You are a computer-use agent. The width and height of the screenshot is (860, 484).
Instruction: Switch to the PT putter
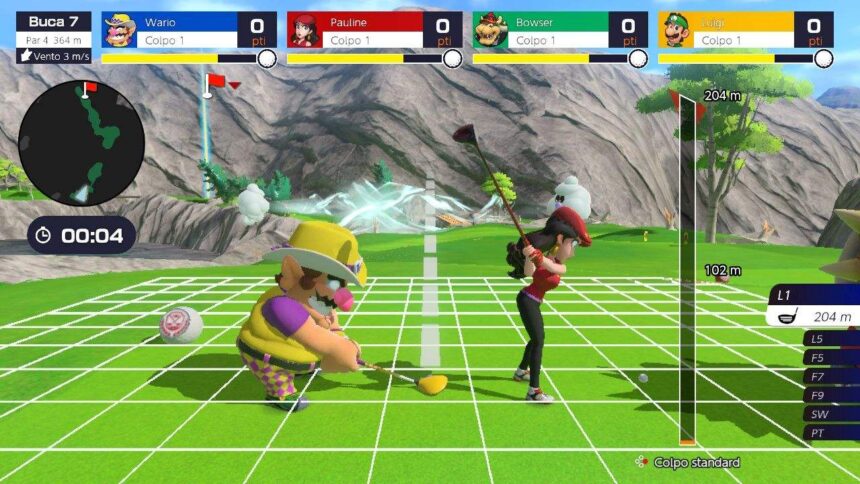[x=830, y=433]
